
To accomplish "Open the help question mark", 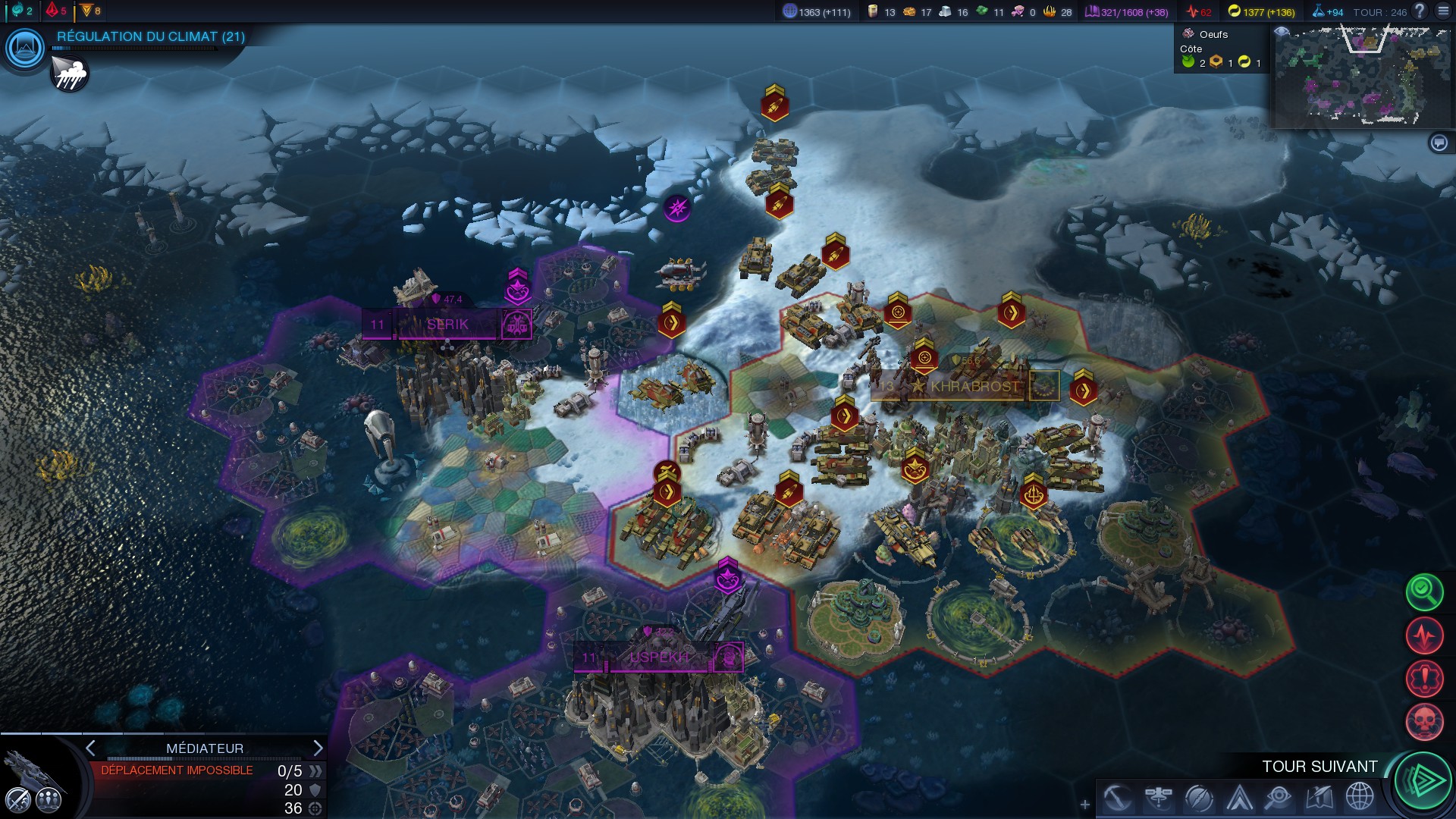I will click(1420, 11).
